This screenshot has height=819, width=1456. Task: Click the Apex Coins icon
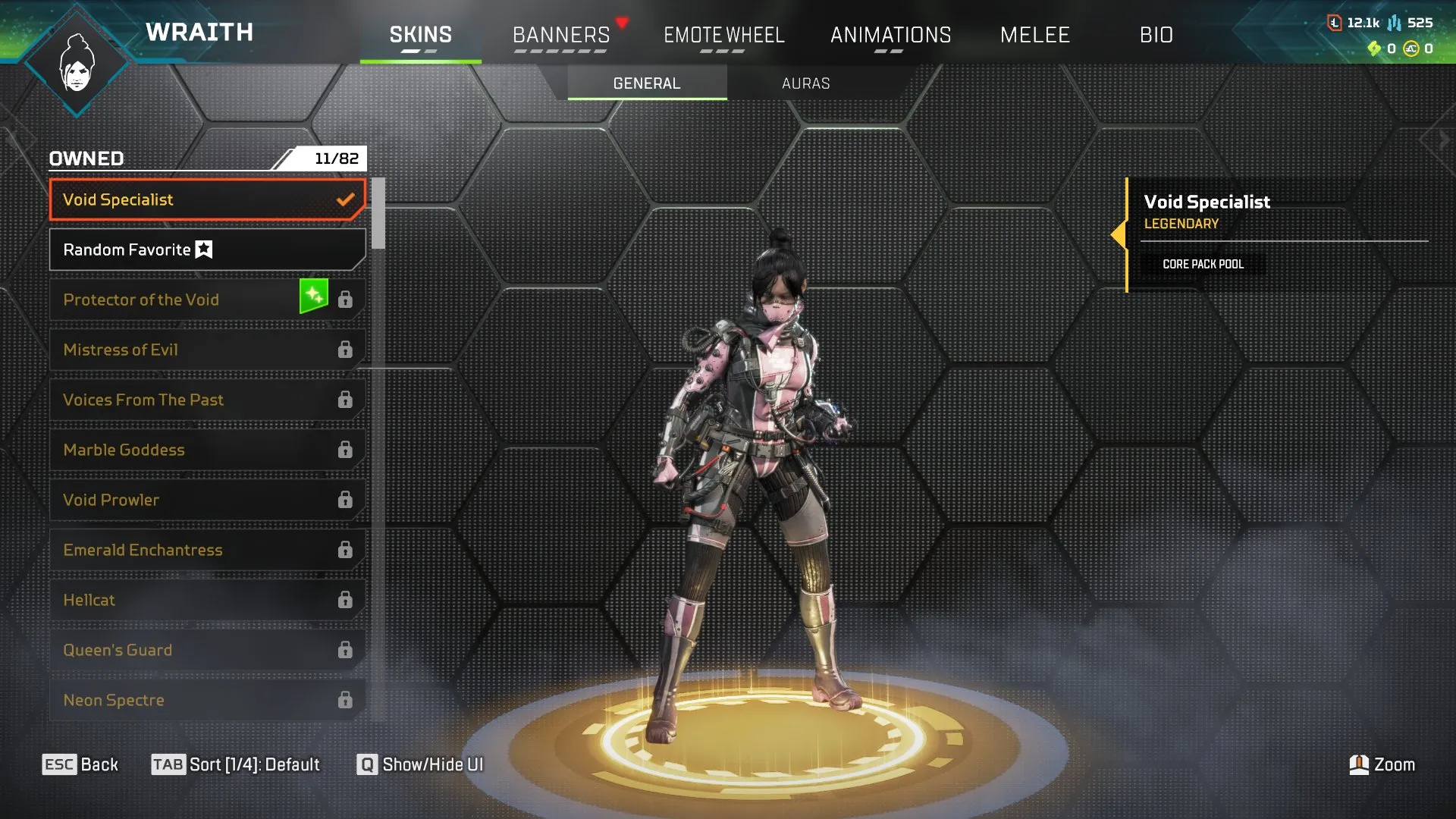click(1412, 49)
